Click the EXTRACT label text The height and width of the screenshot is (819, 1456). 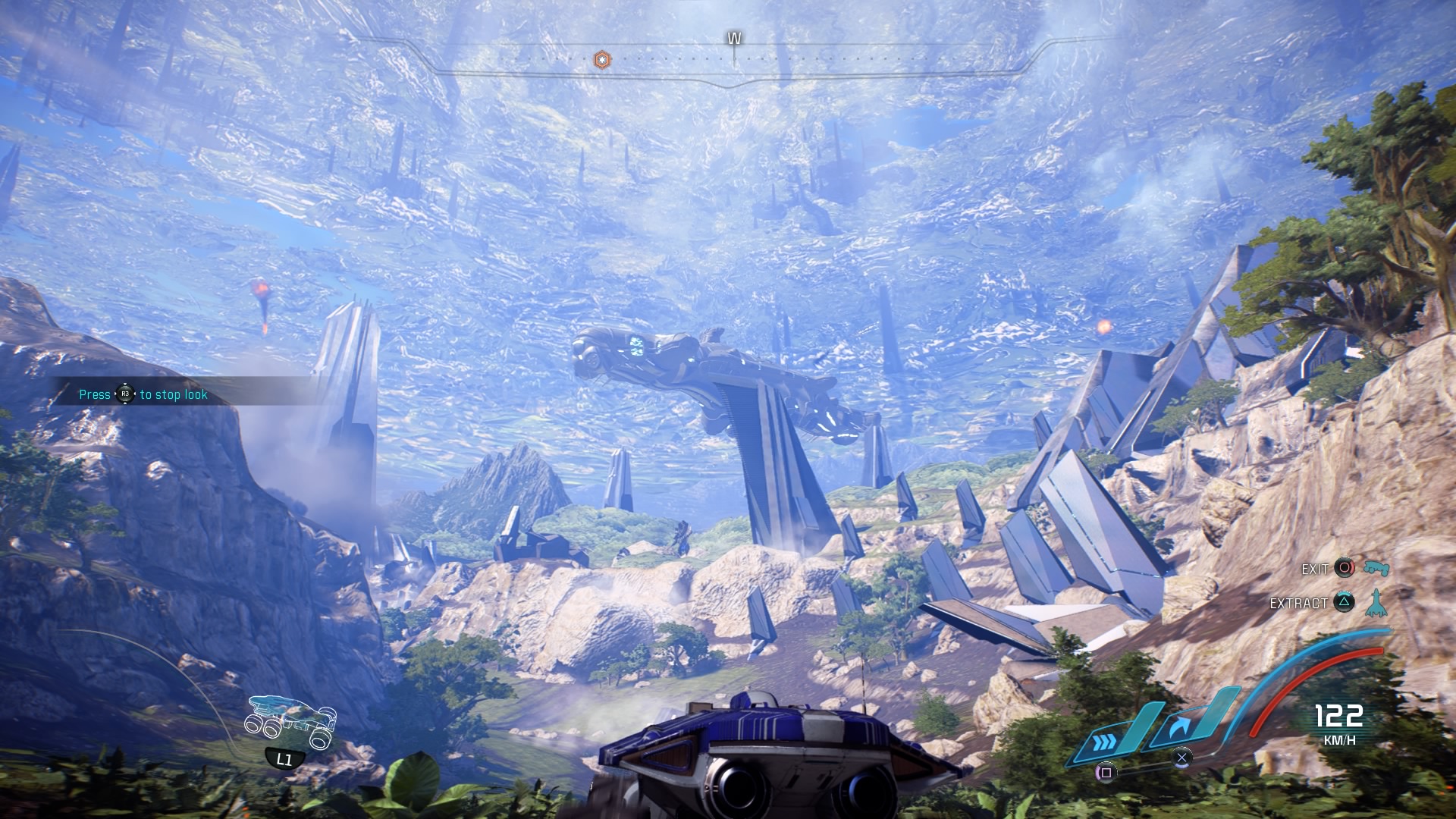[1298, 604]
